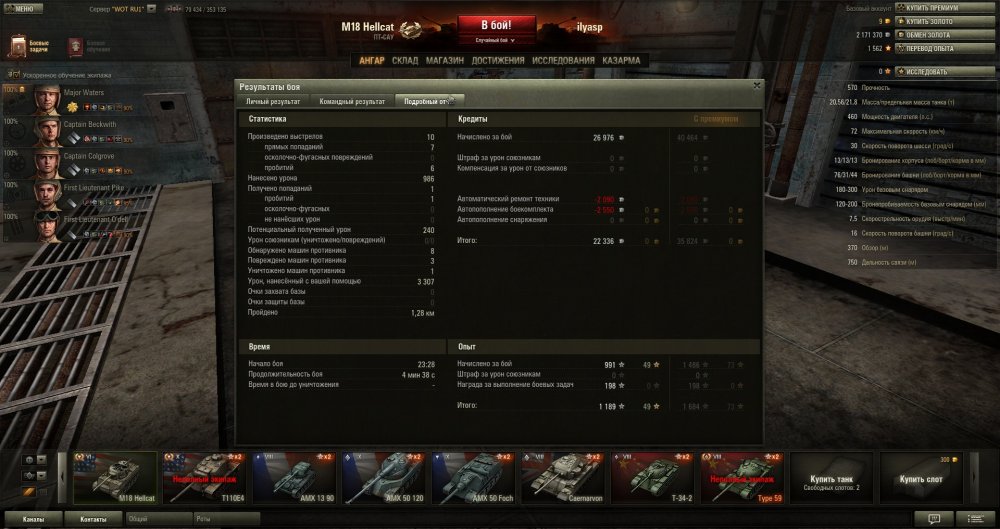Screen dimensions: 1000x529
Task: Open the МАГАЗИН section
Action: pos(444,60)
